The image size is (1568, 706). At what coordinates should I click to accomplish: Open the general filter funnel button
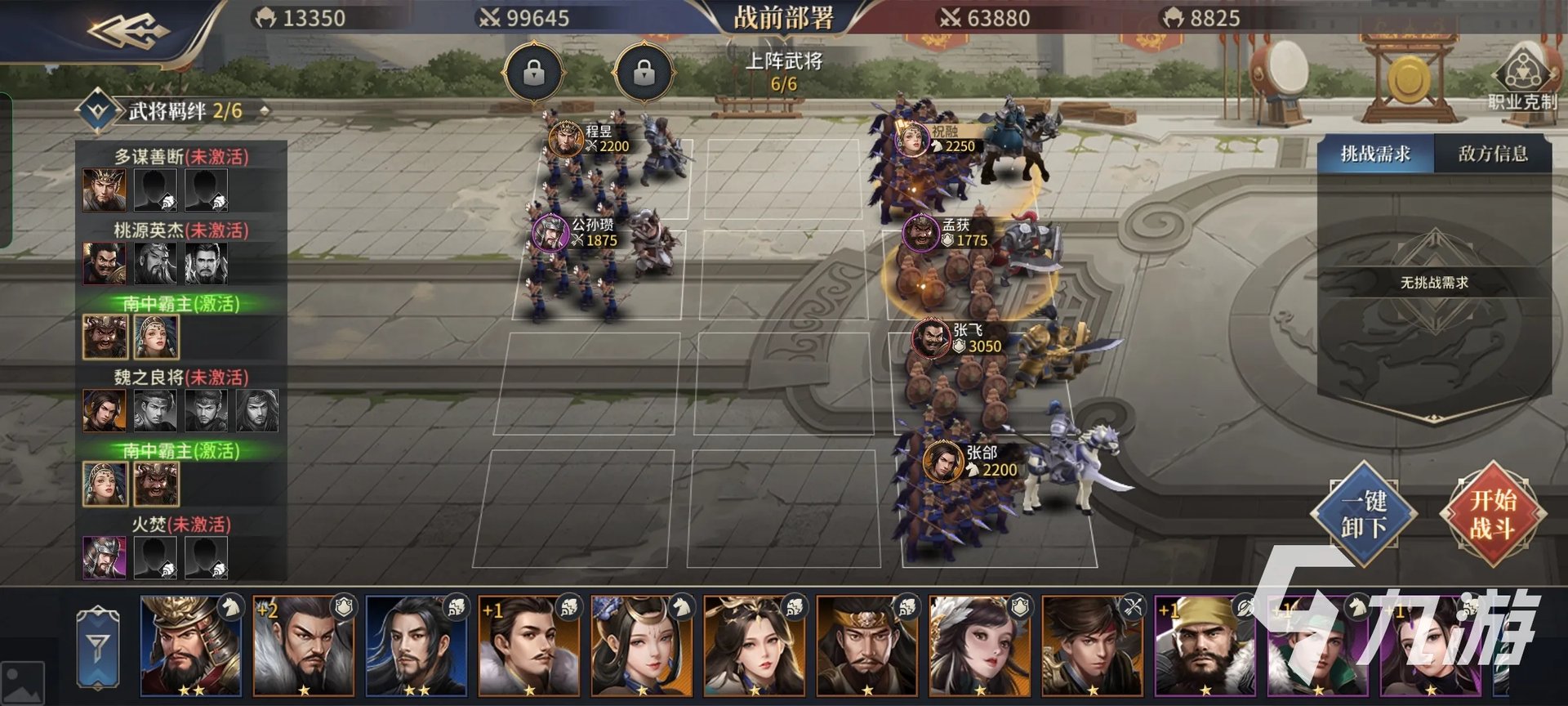pyautogui.click(x=97, y=647)
